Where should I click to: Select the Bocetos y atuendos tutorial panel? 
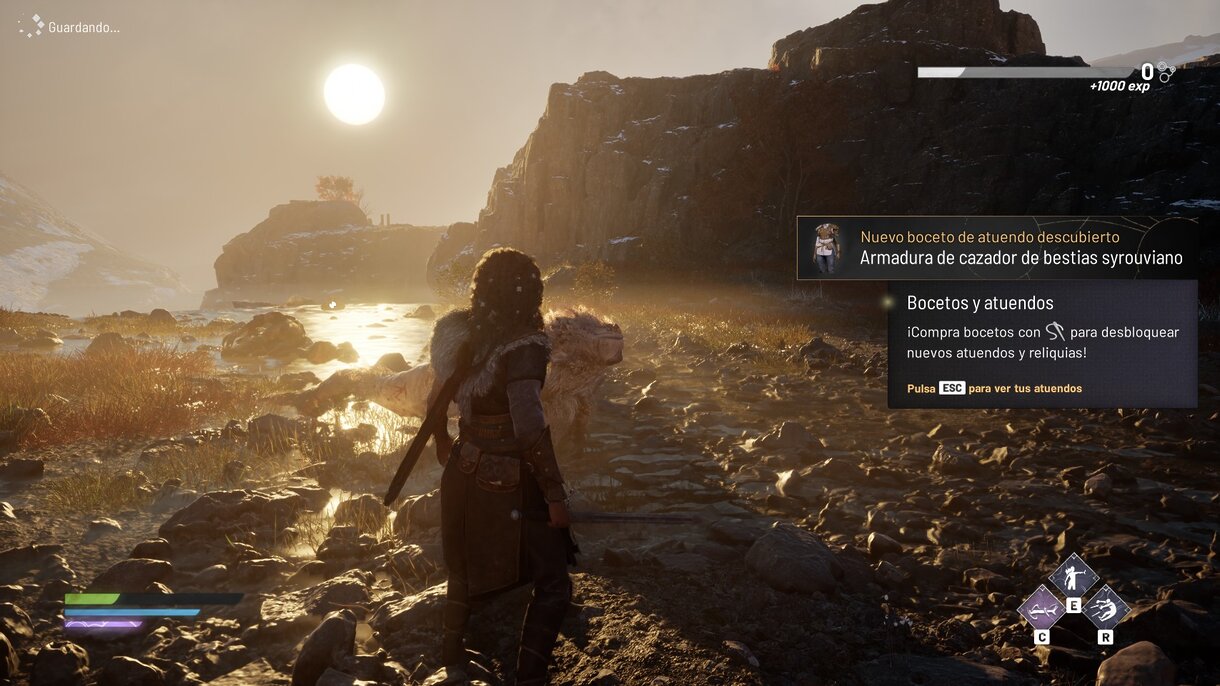click(1042, 344)
